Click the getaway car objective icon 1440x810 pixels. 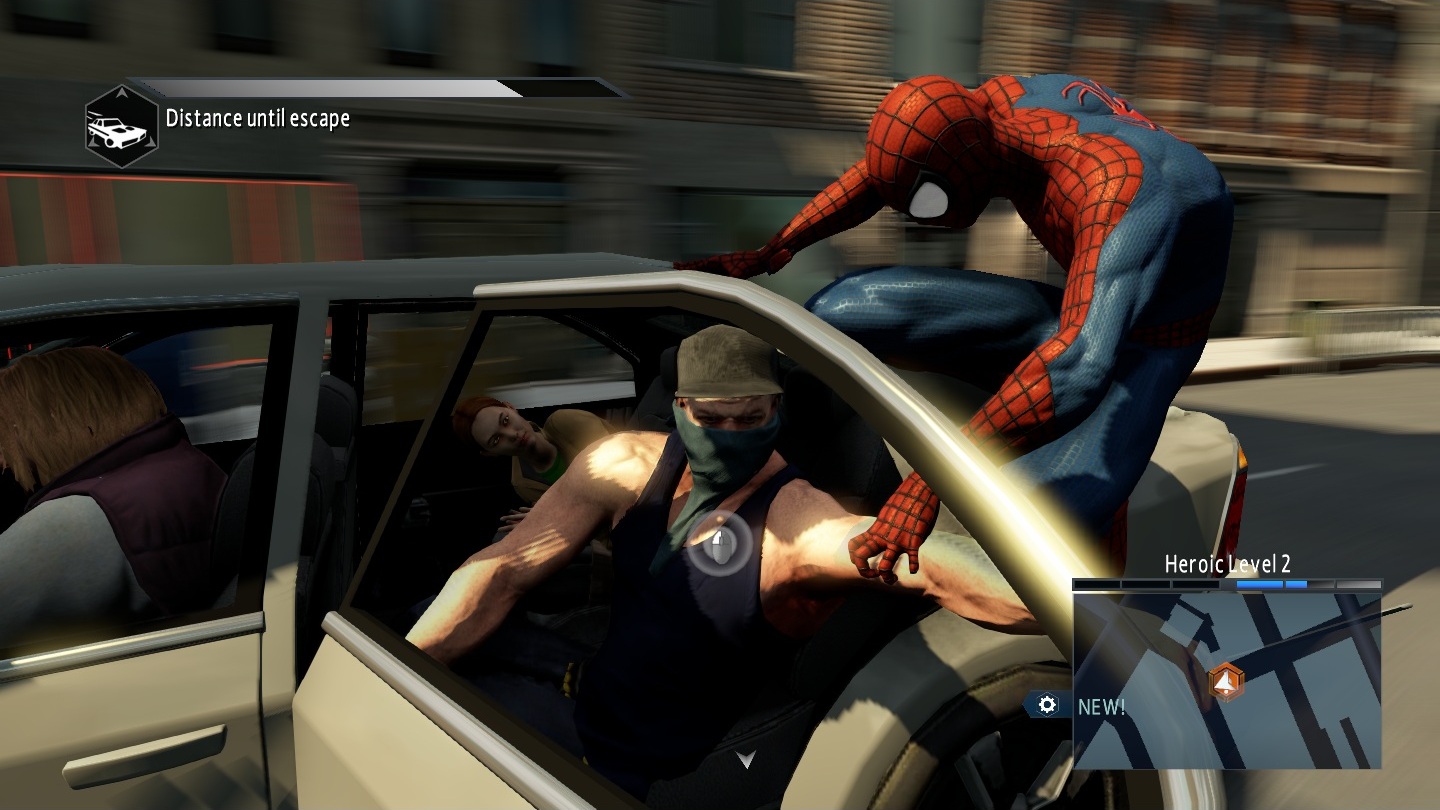(x=121, y=126)
